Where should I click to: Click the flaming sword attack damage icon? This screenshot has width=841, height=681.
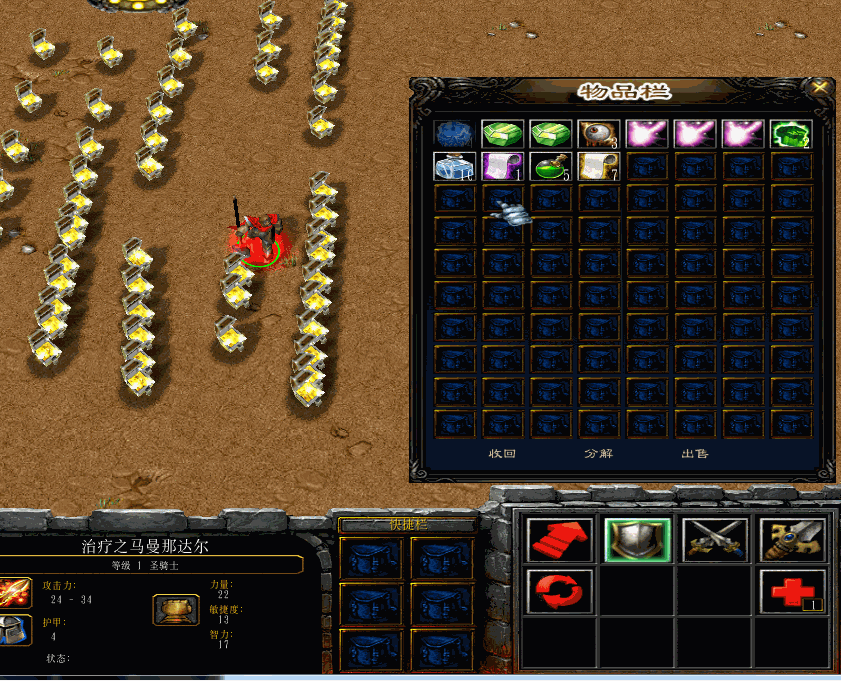coord(14,592)
